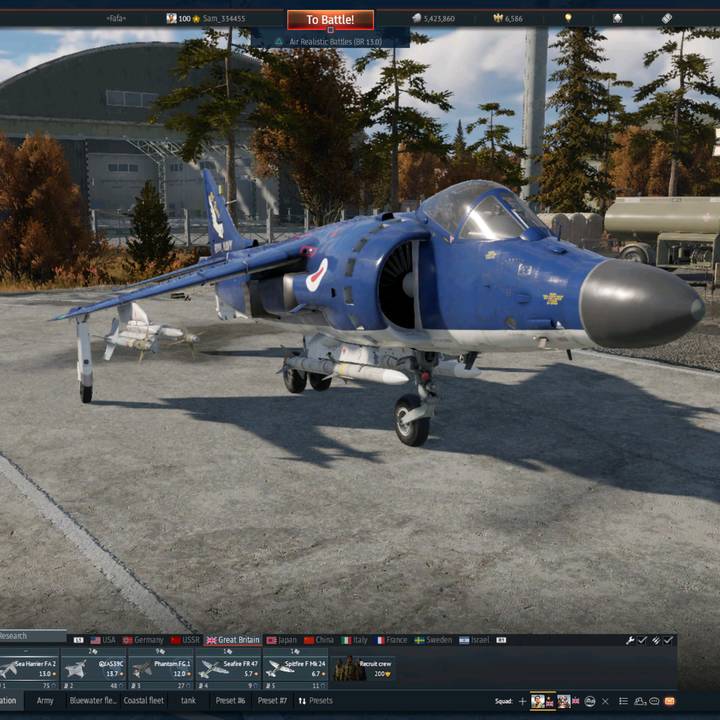Add a squad member with plus button

[x=522, y=701]
